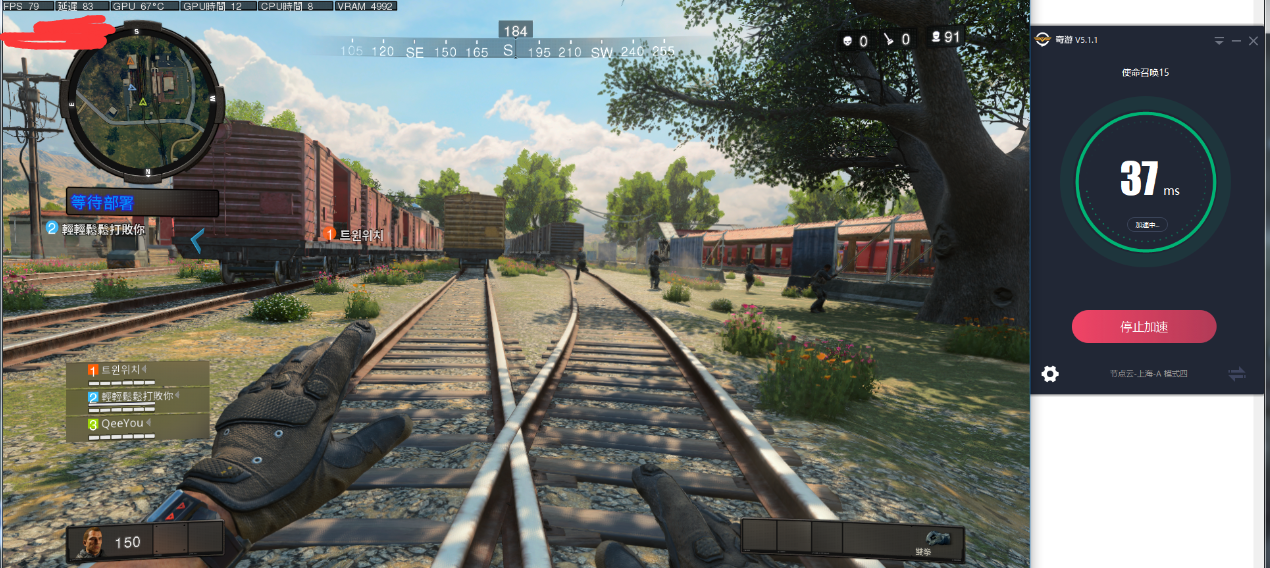Image resolution: width=1270 pixels, height=568 pixels.
Task: Stop acceleration with the 停止加速 button
Action: (1144, 327)
